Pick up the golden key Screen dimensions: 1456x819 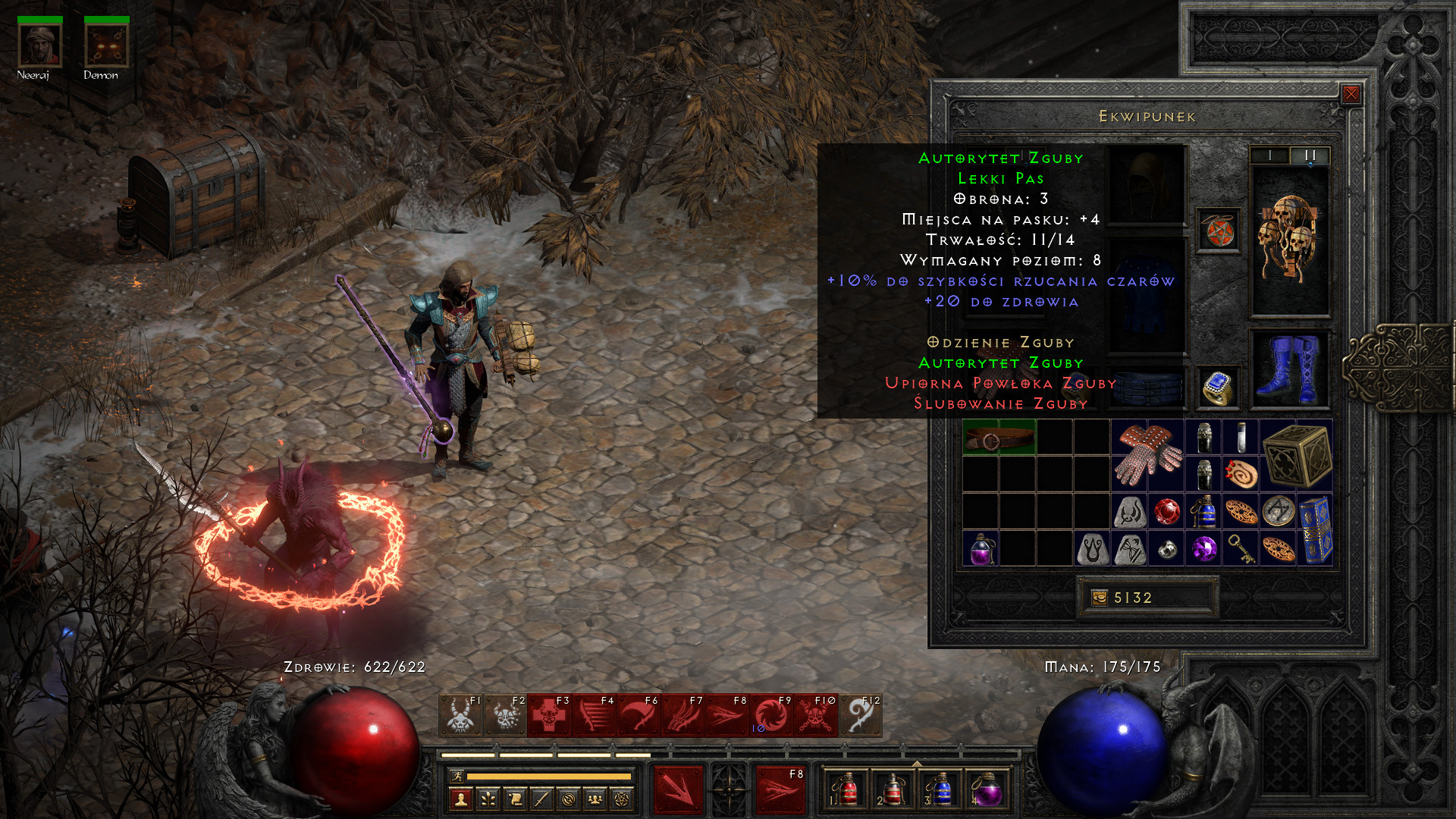[1241, 548]
